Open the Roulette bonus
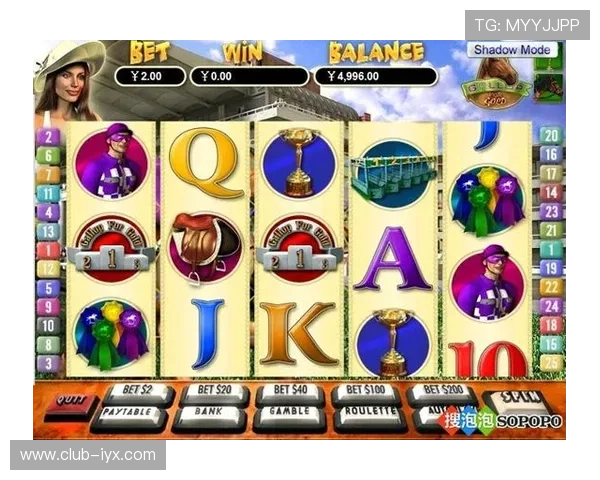The width and height of the screenshot is (600, 480). pos(368,412)
